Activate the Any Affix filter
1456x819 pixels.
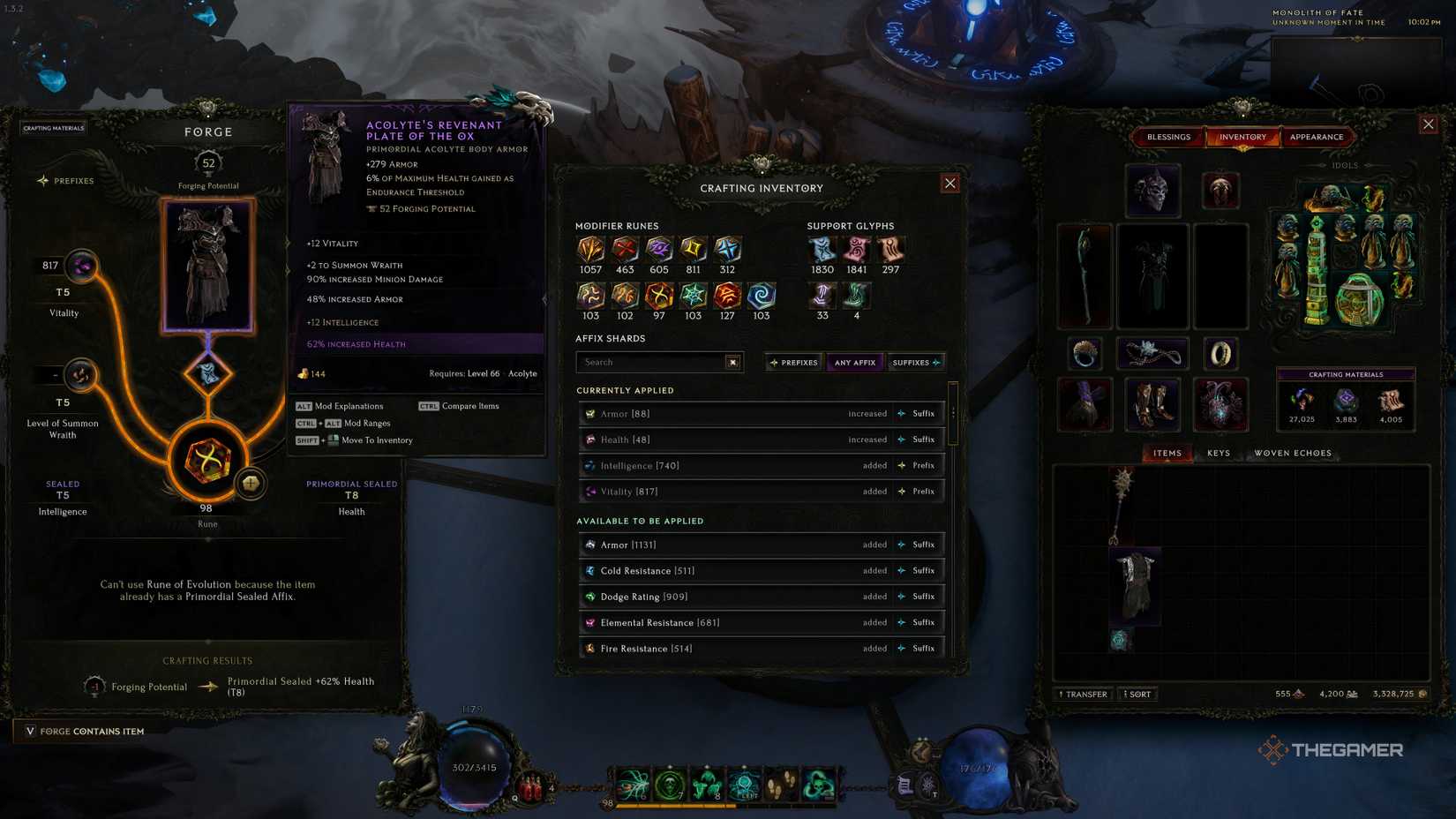pyautogui.click(x=854, y=362)
